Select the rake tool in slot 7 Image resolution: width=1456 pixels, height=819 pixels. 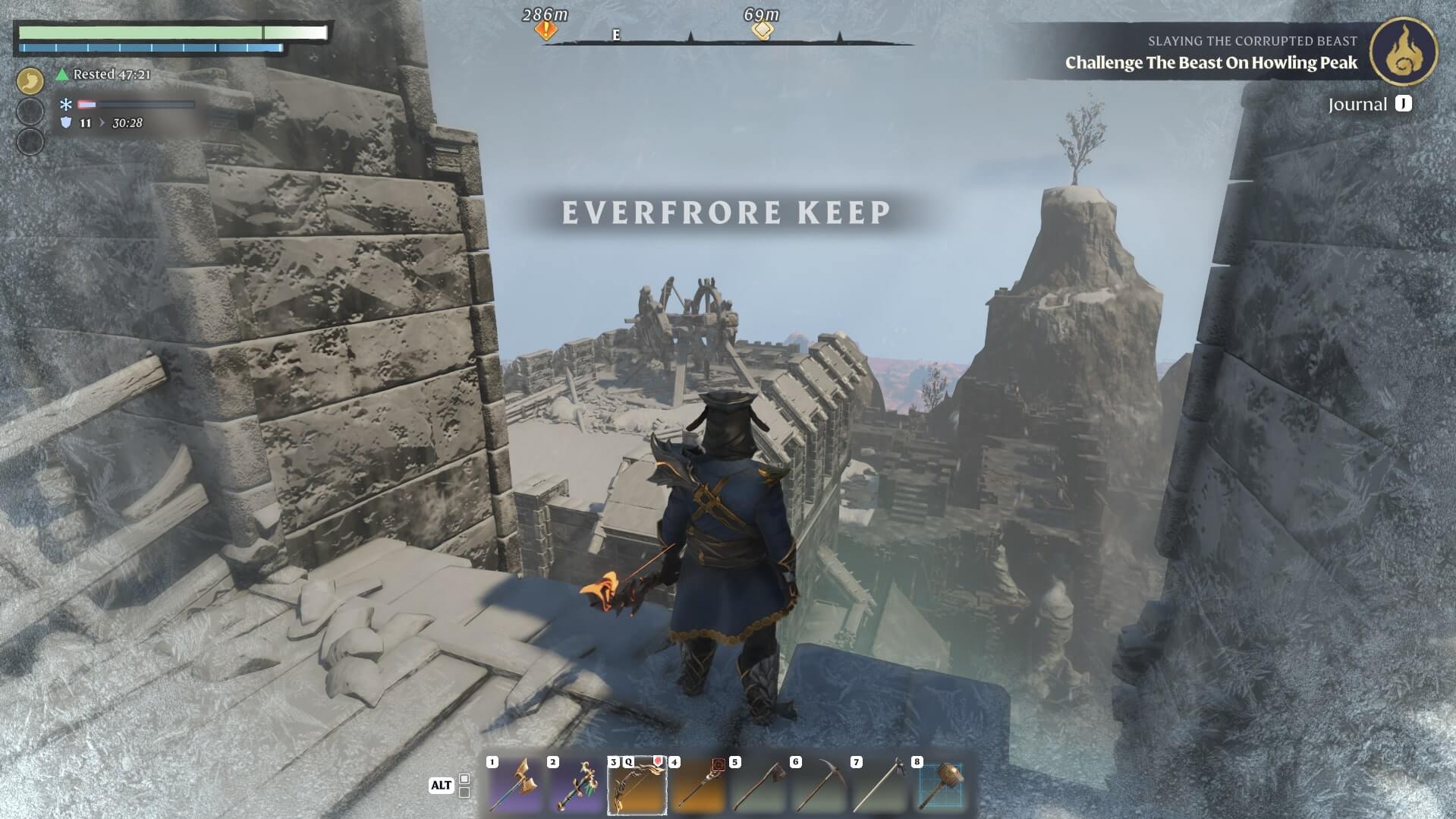click(879, 786)
